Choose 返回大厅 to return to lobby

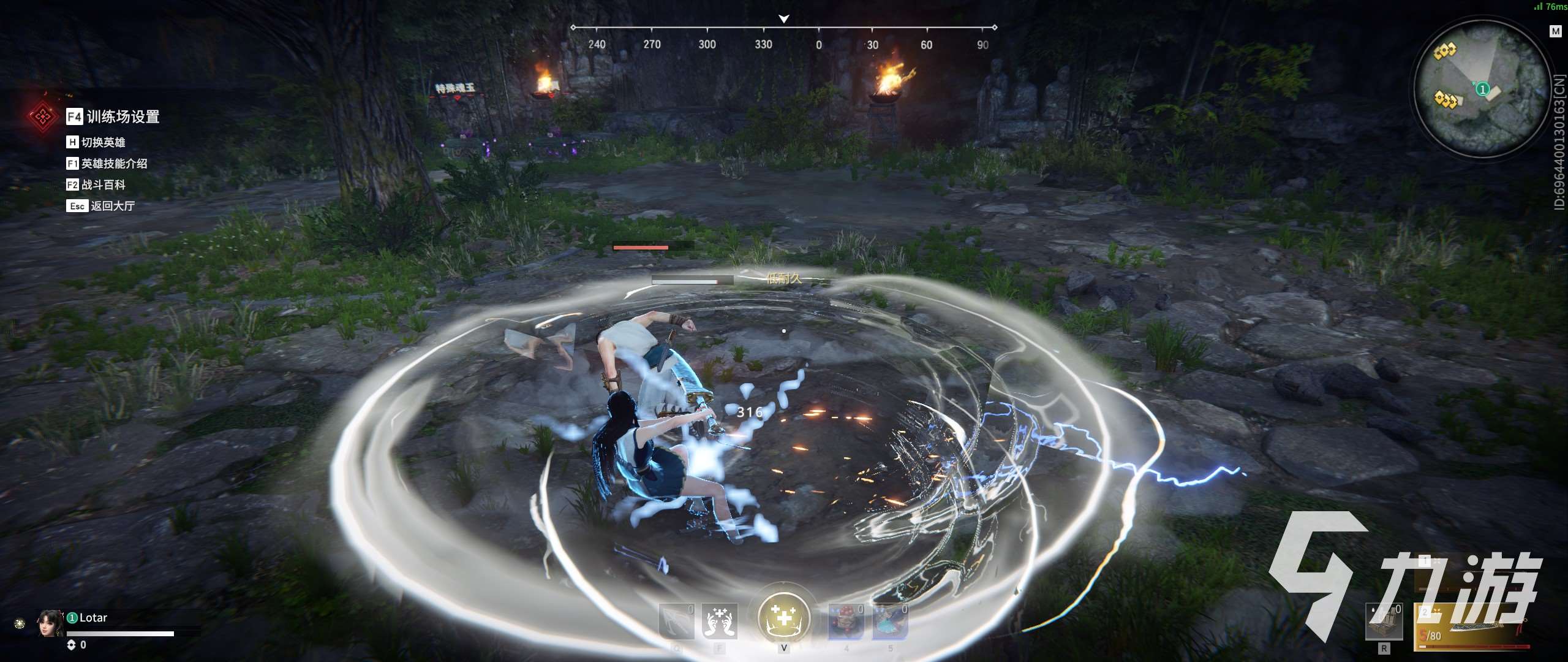[x=112, y=206]
